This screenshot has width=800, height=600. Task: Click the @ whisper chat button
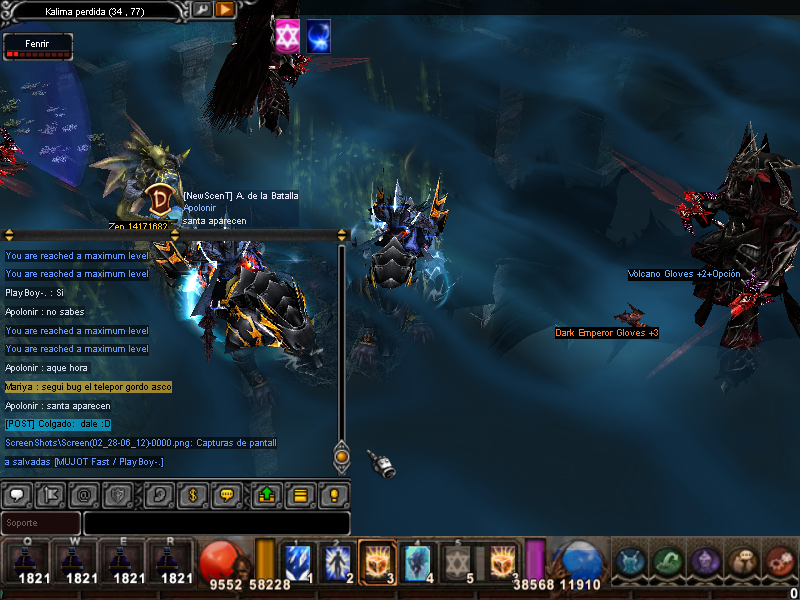(x=84, y=494)
